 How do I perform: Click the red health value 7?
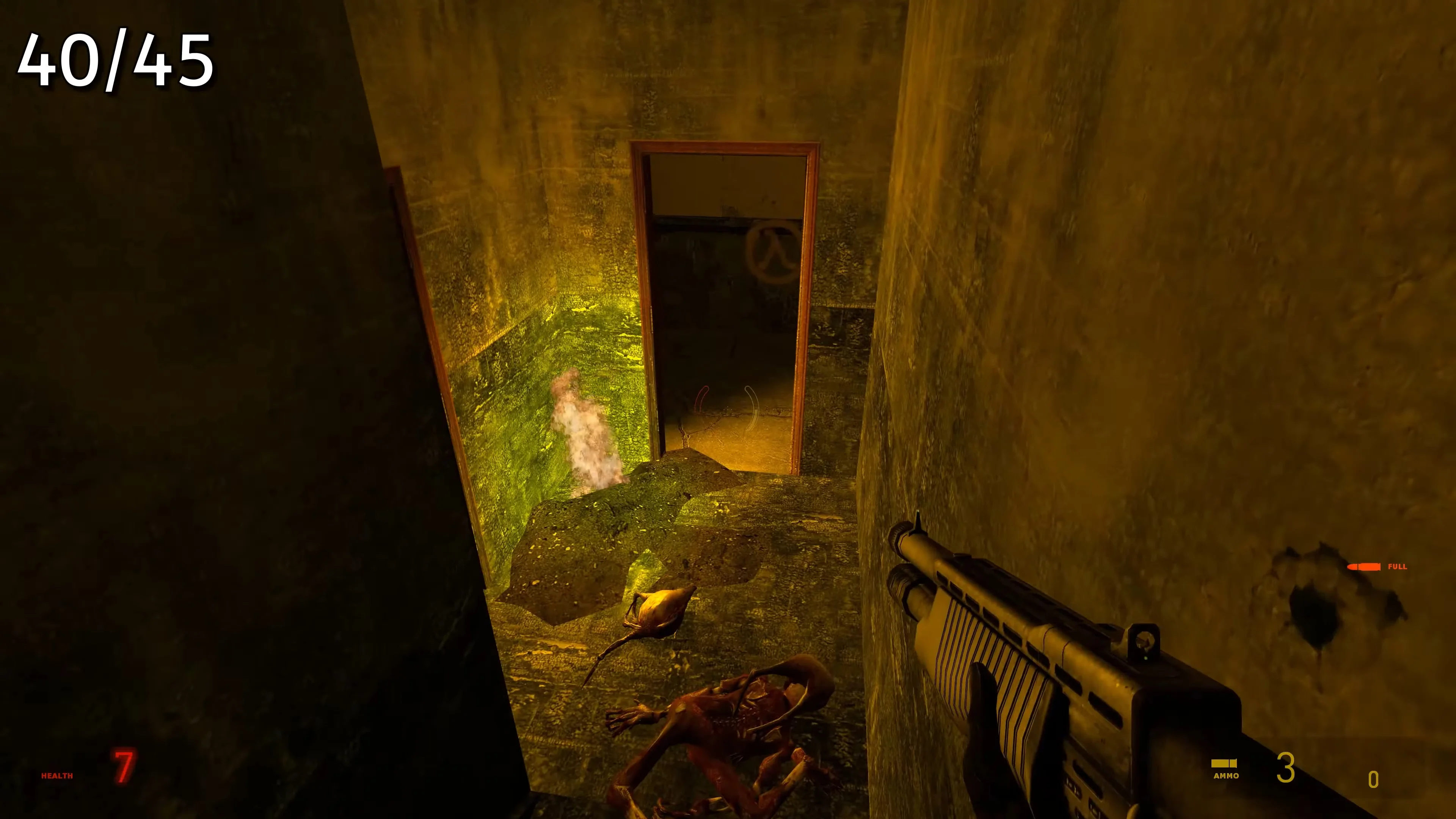click(122, 765)
